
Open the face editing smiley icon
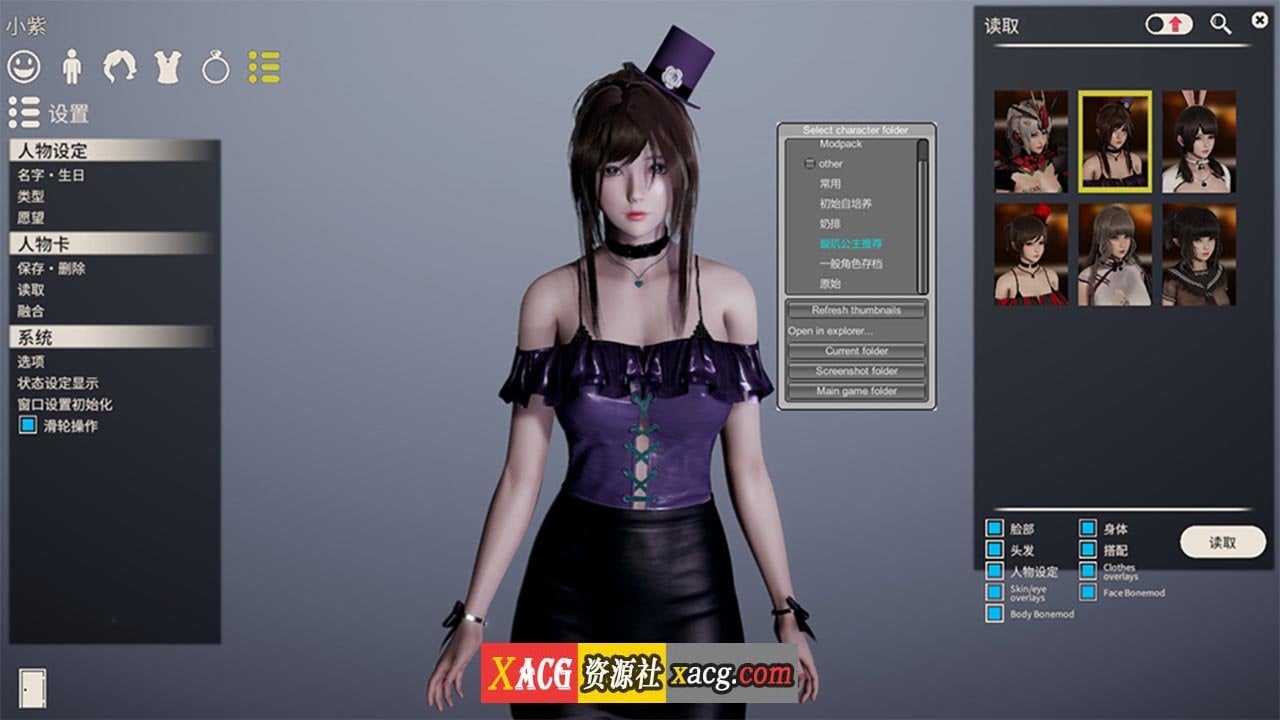(27, 68)
